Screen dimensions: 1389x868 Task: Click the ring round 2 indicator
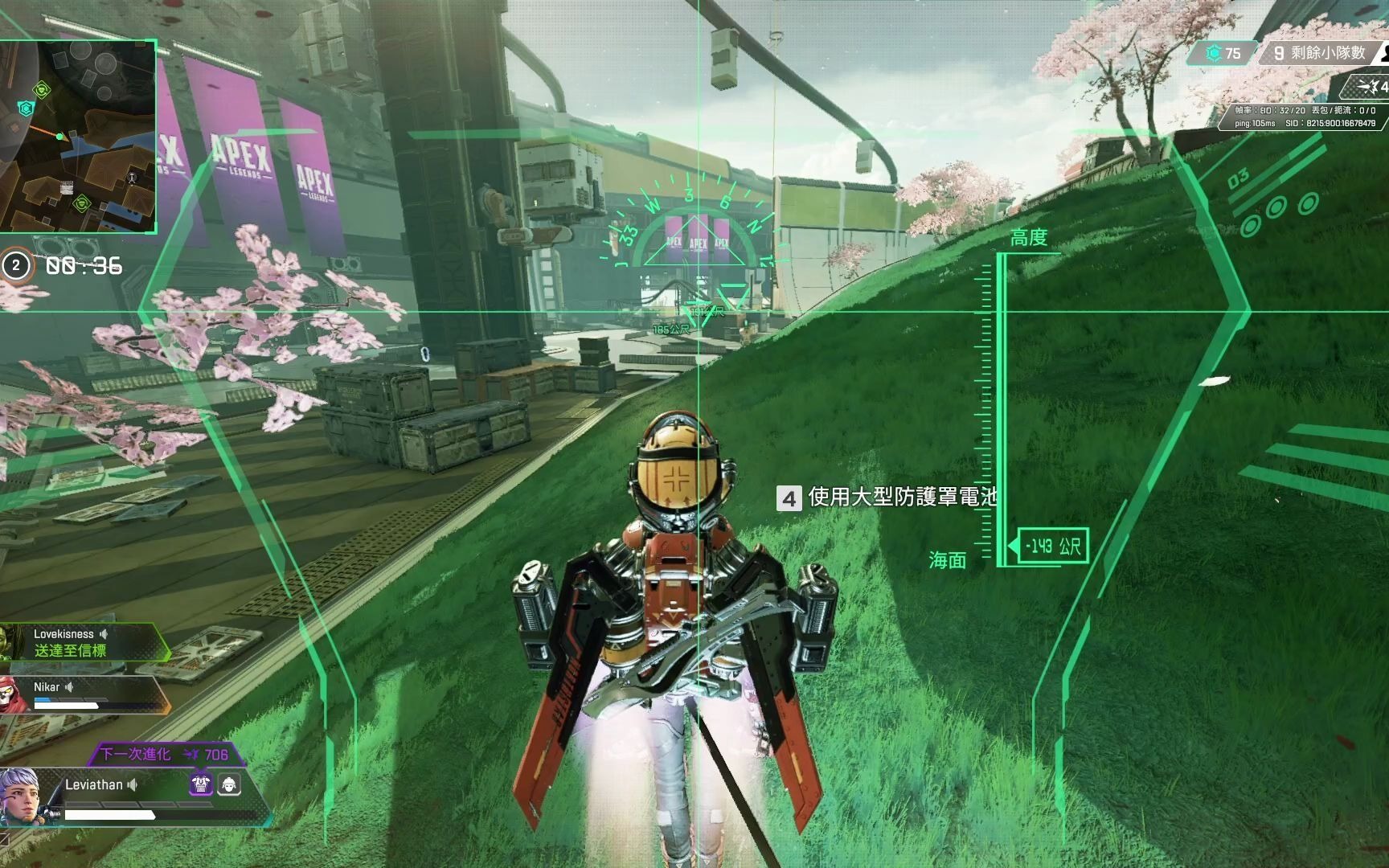16,265
